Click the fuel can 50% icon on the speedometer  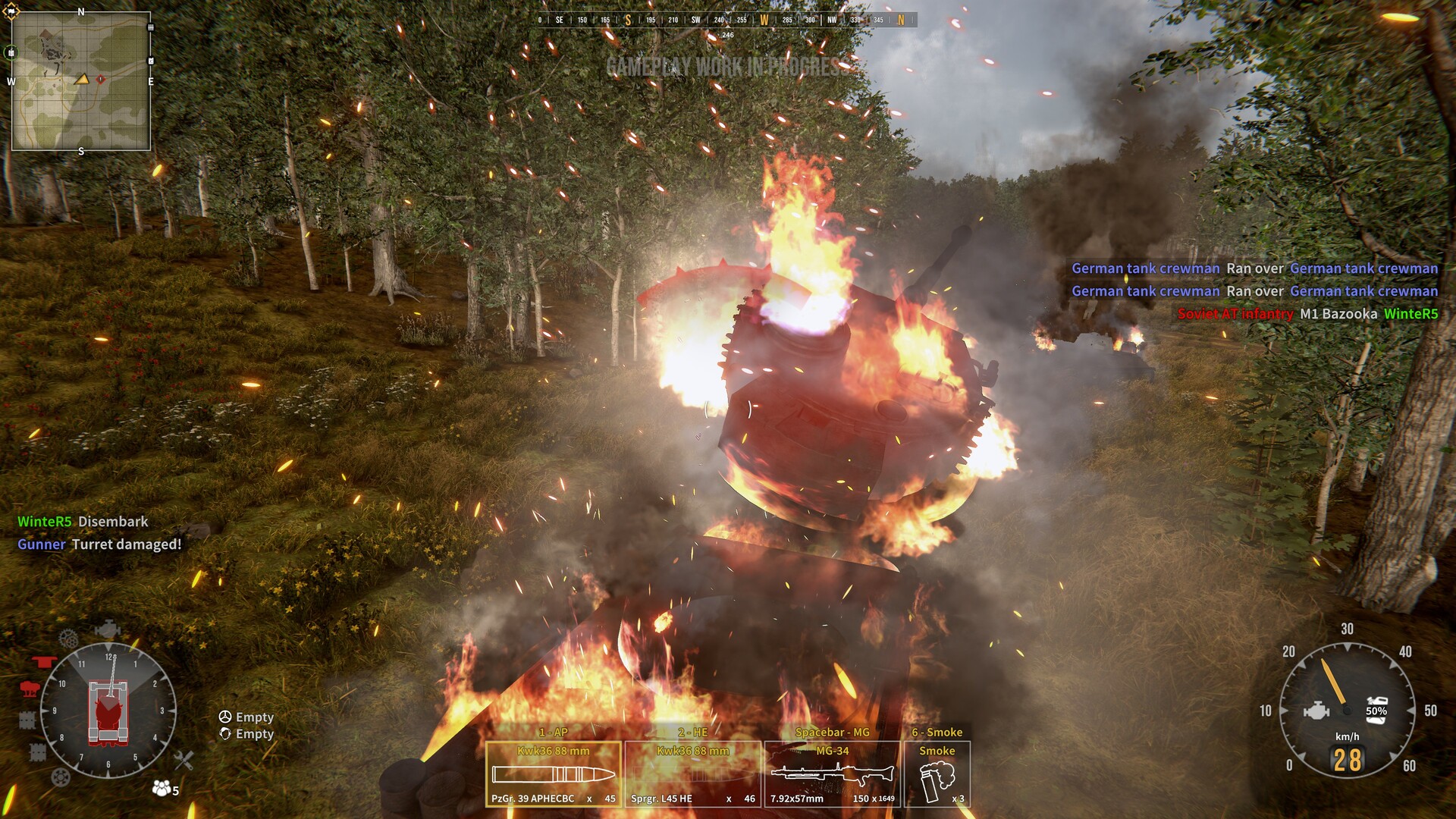pos(1376,710)
